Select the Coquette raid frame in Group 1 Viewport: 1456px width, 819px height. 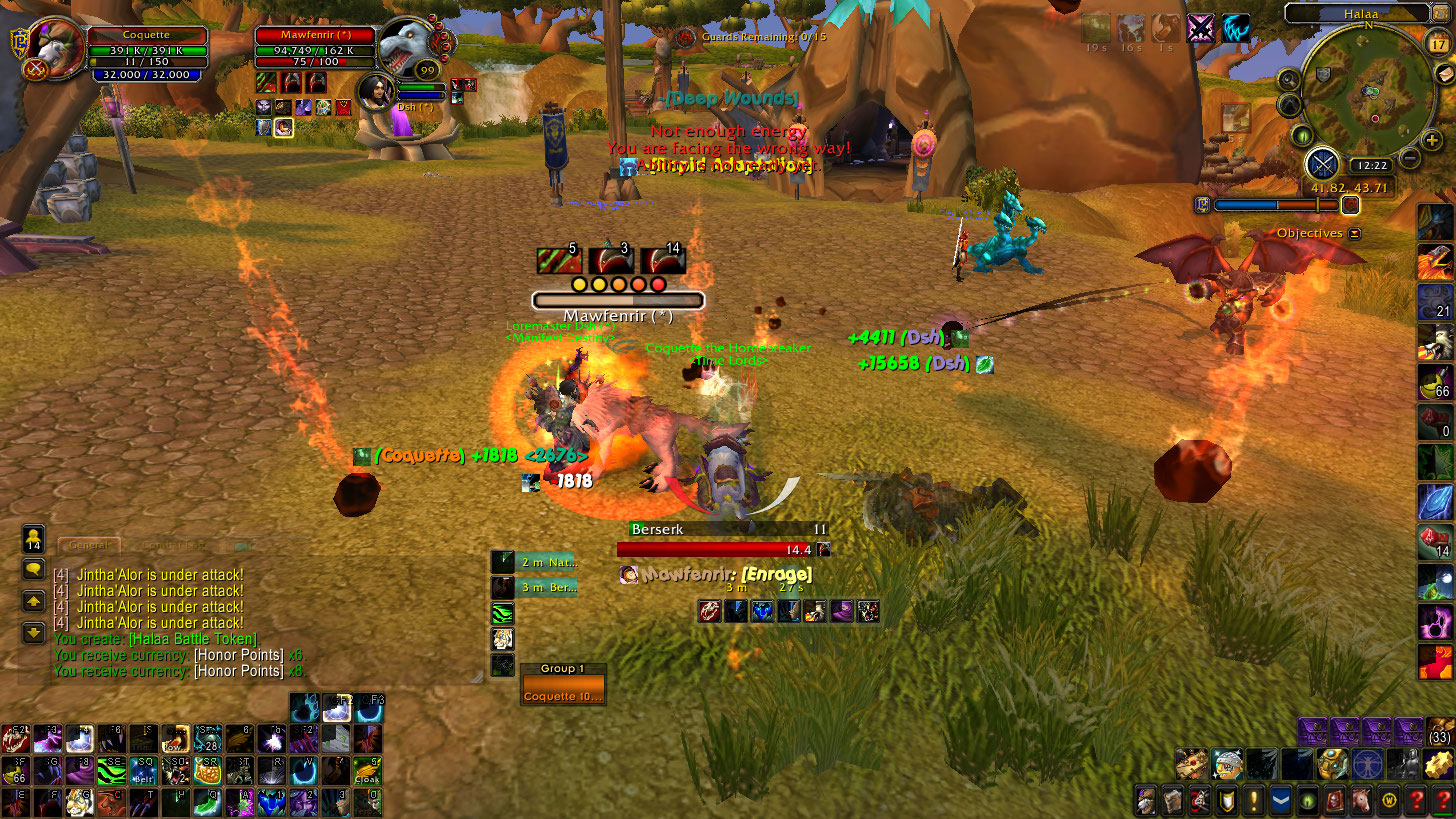click(x=563, y=695)
